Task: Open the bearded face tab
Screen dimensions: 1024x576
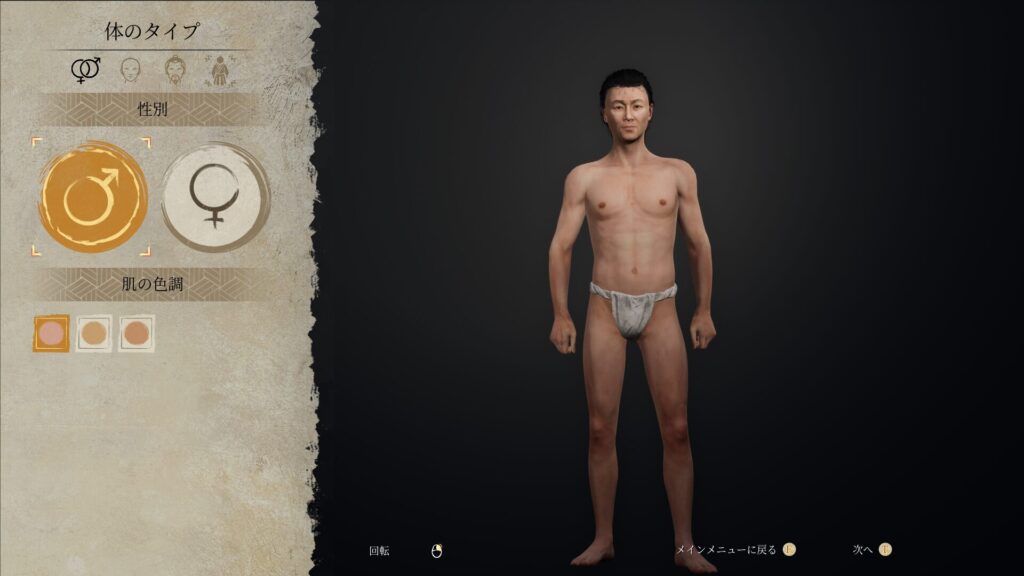Action: (174, 70)
